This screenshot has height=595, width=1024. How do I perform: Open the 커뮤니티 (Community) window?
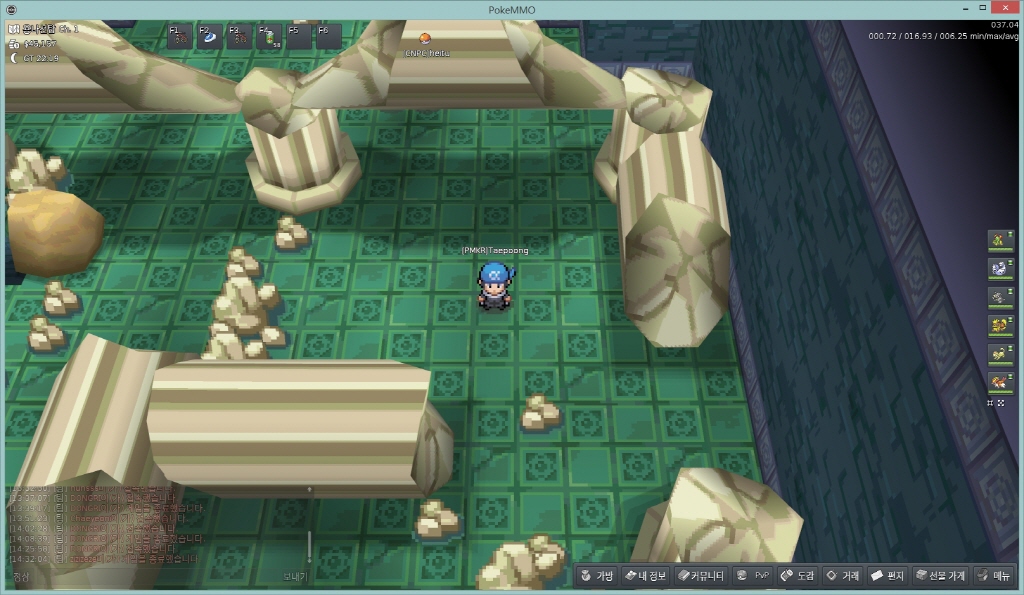coord(699,576)
